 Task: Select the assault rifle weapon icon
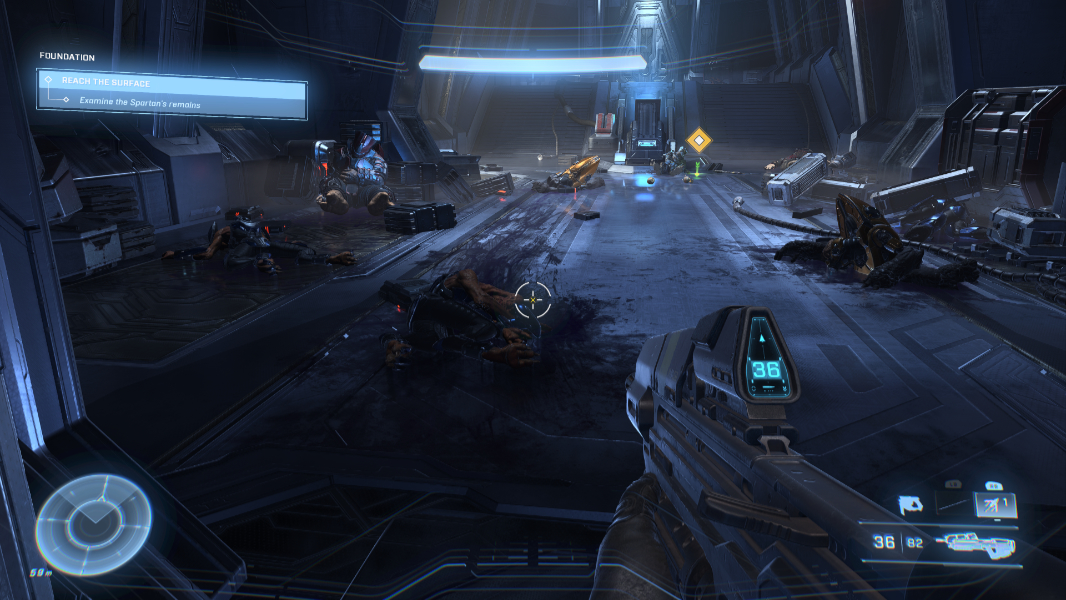coord(975,544)
